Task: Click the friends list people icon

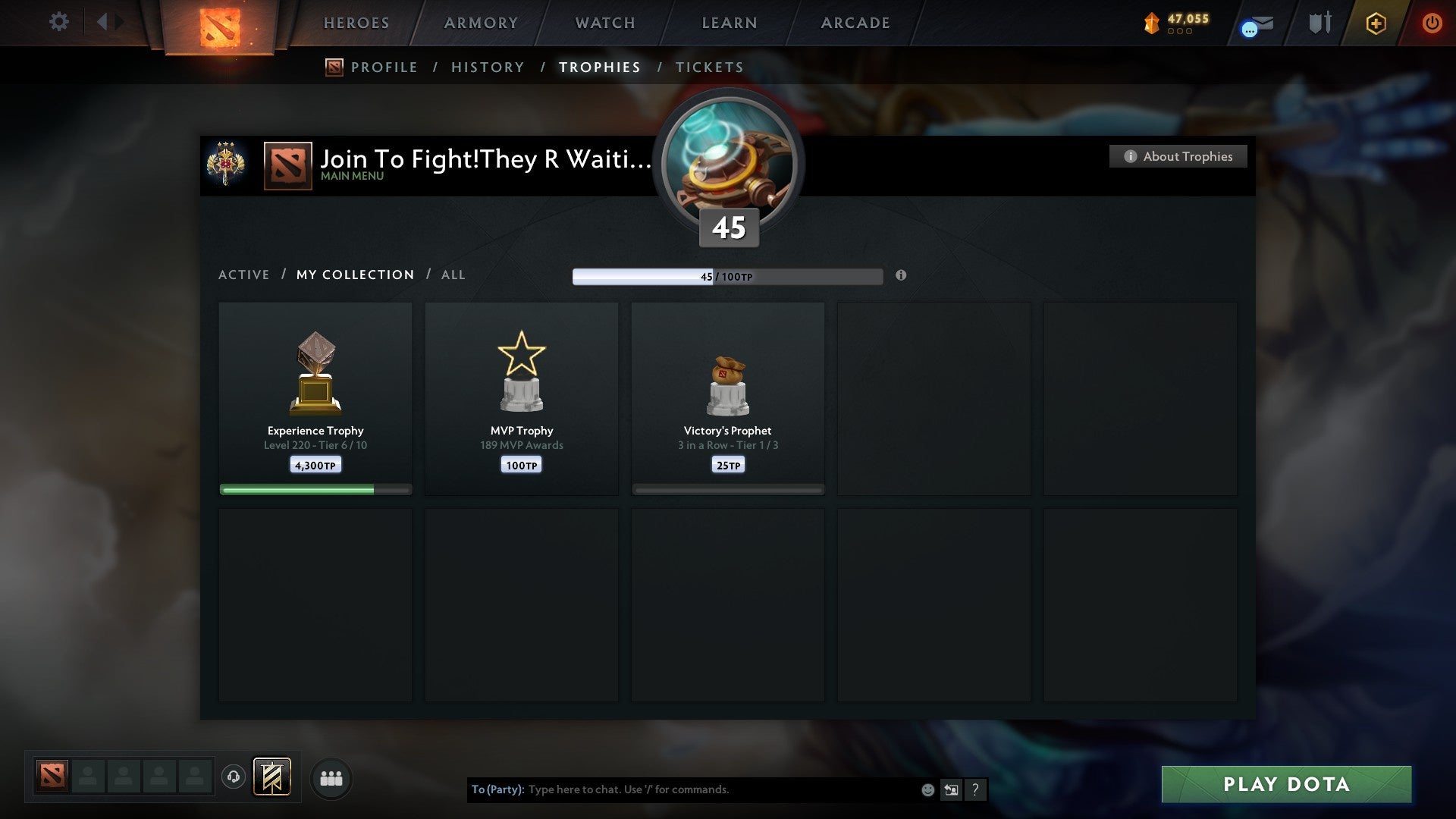Action: (331, 777)
